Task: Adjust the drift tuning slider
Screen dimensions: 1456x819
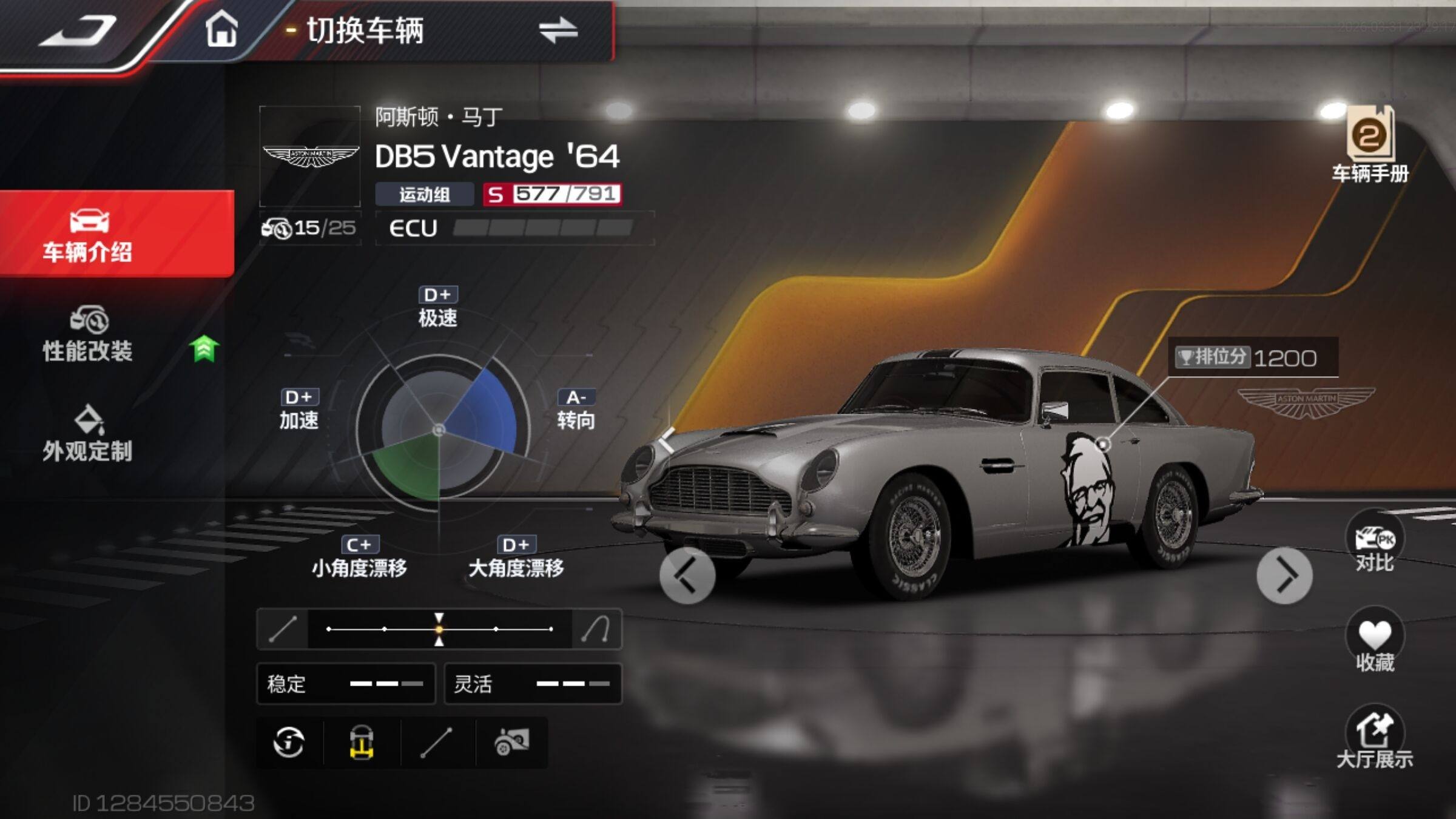Action: [439, 629]
